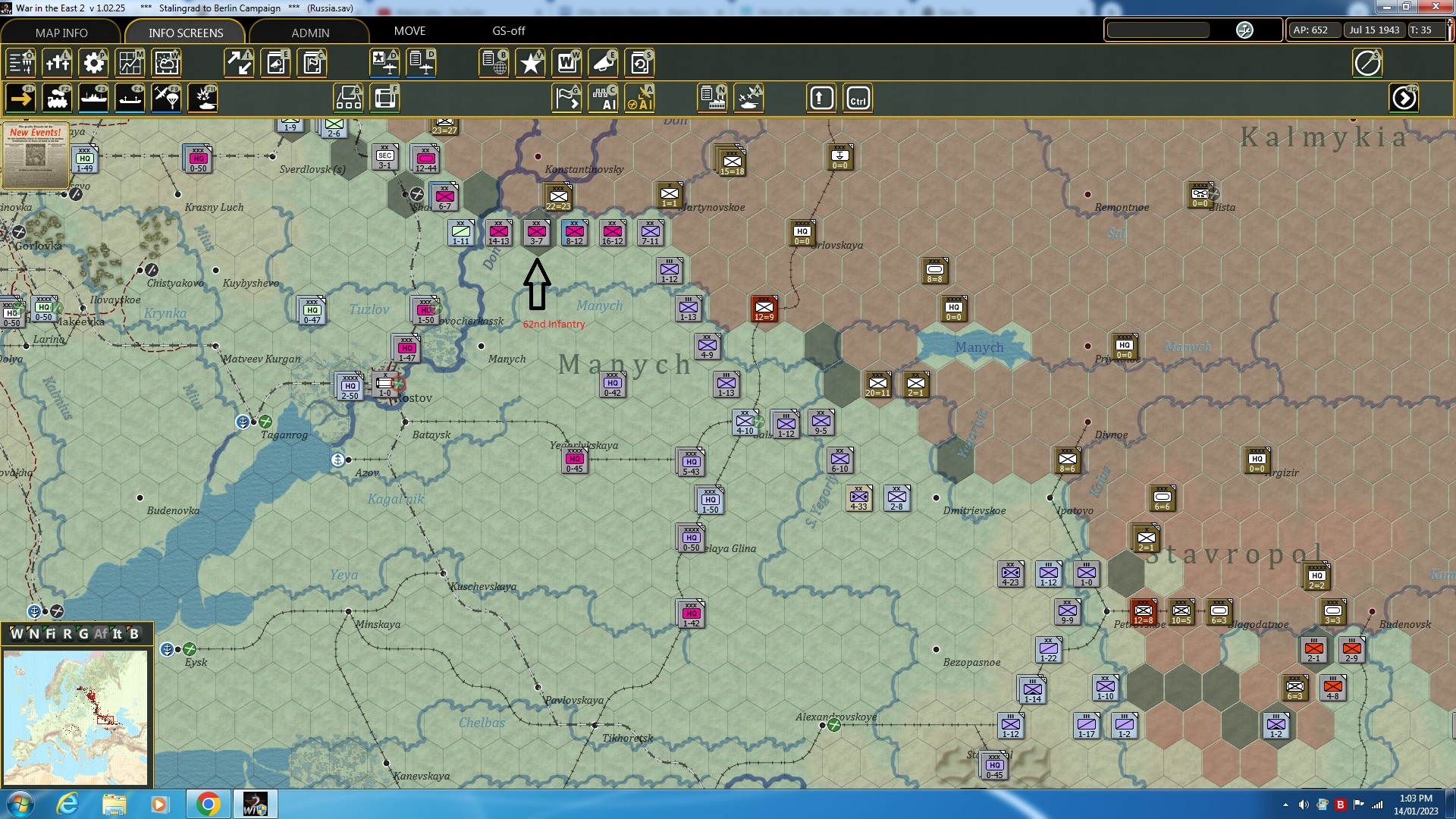
Task: Toggle the R map overlay above minimap
Action: click(x=67, y=634)
